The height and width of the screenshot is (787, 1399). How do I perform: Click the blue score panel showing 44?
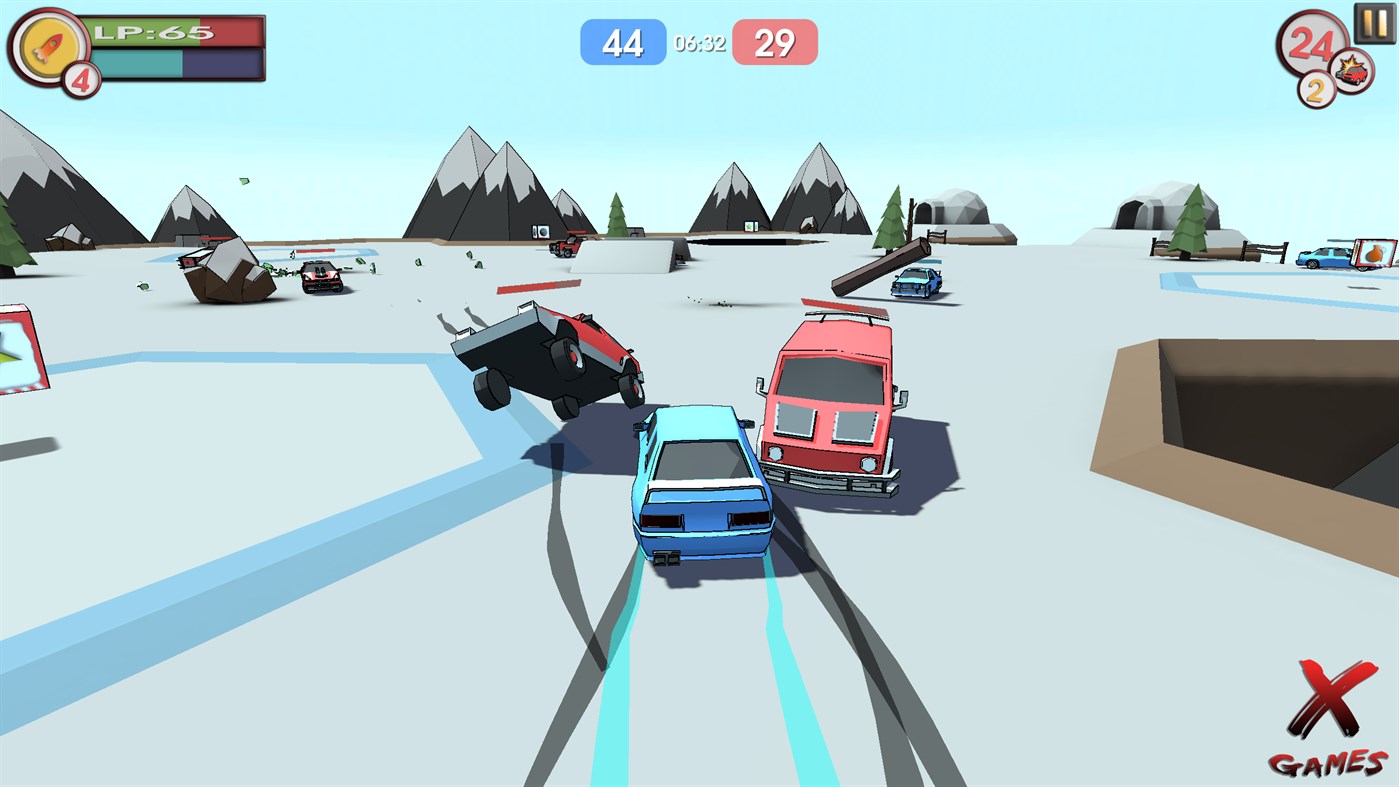(623, 41)
